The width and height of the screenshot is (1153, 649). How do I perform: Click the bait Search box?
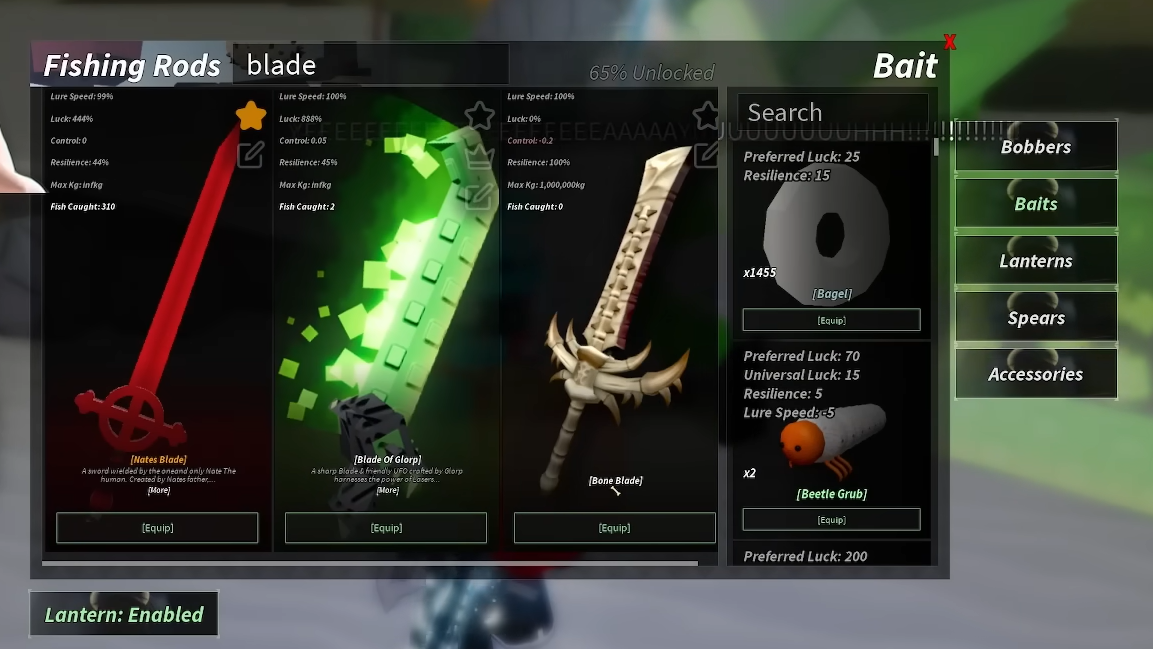point(832,112)
